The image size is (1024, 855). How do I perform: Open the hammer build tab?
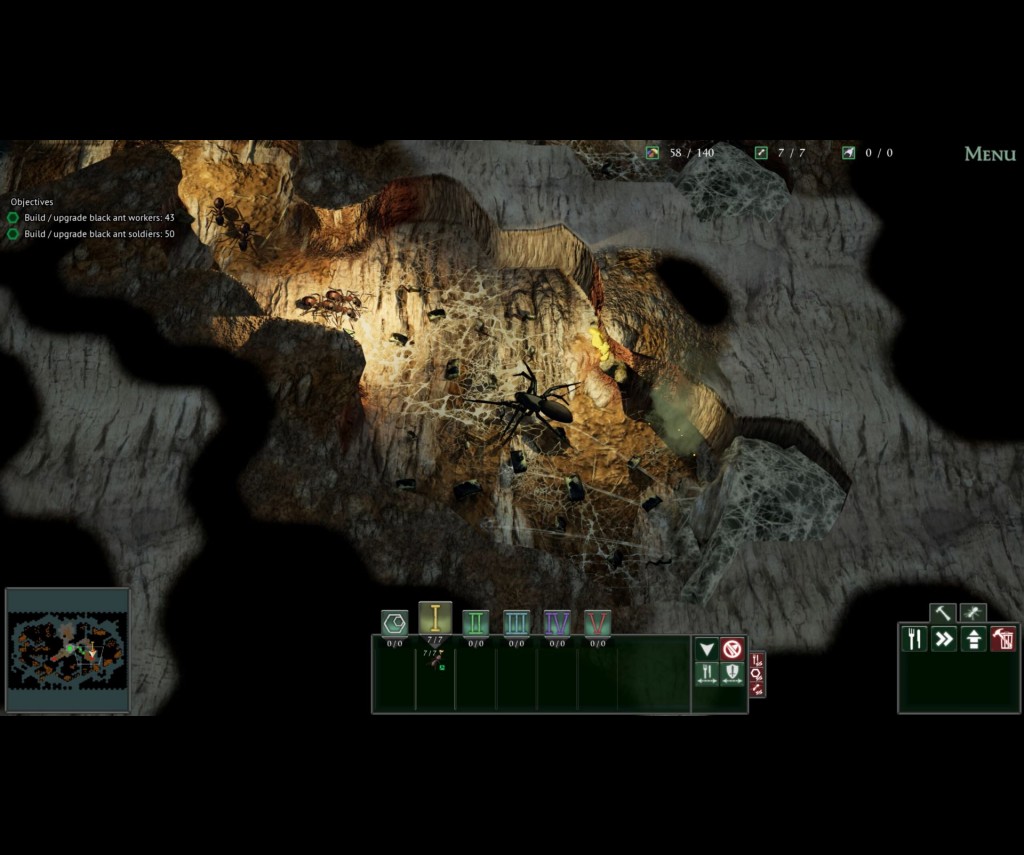click(x=942, y=613)
